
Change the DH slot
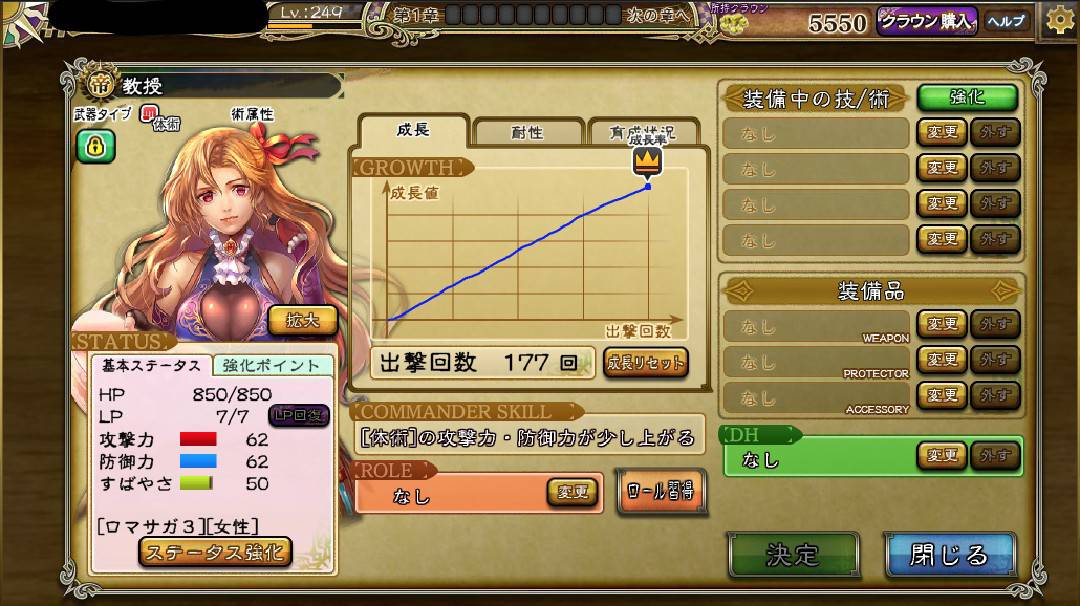click(941, 456)
